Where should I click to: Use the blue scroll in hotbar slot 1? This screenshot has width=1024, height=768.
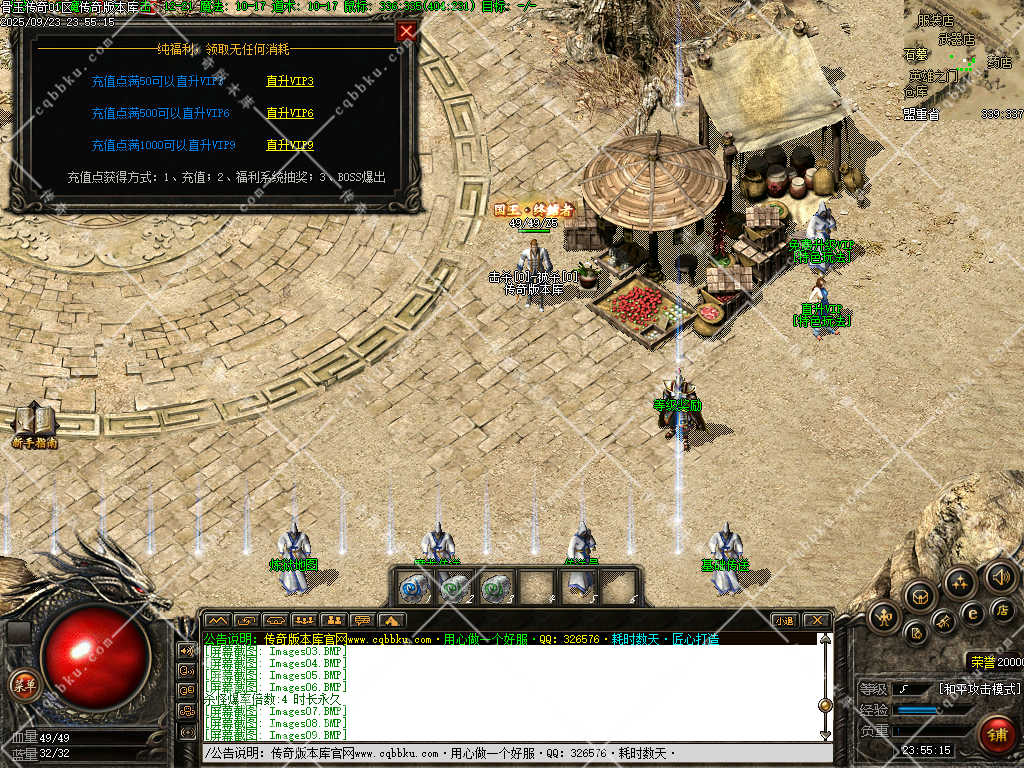point(413,587)
